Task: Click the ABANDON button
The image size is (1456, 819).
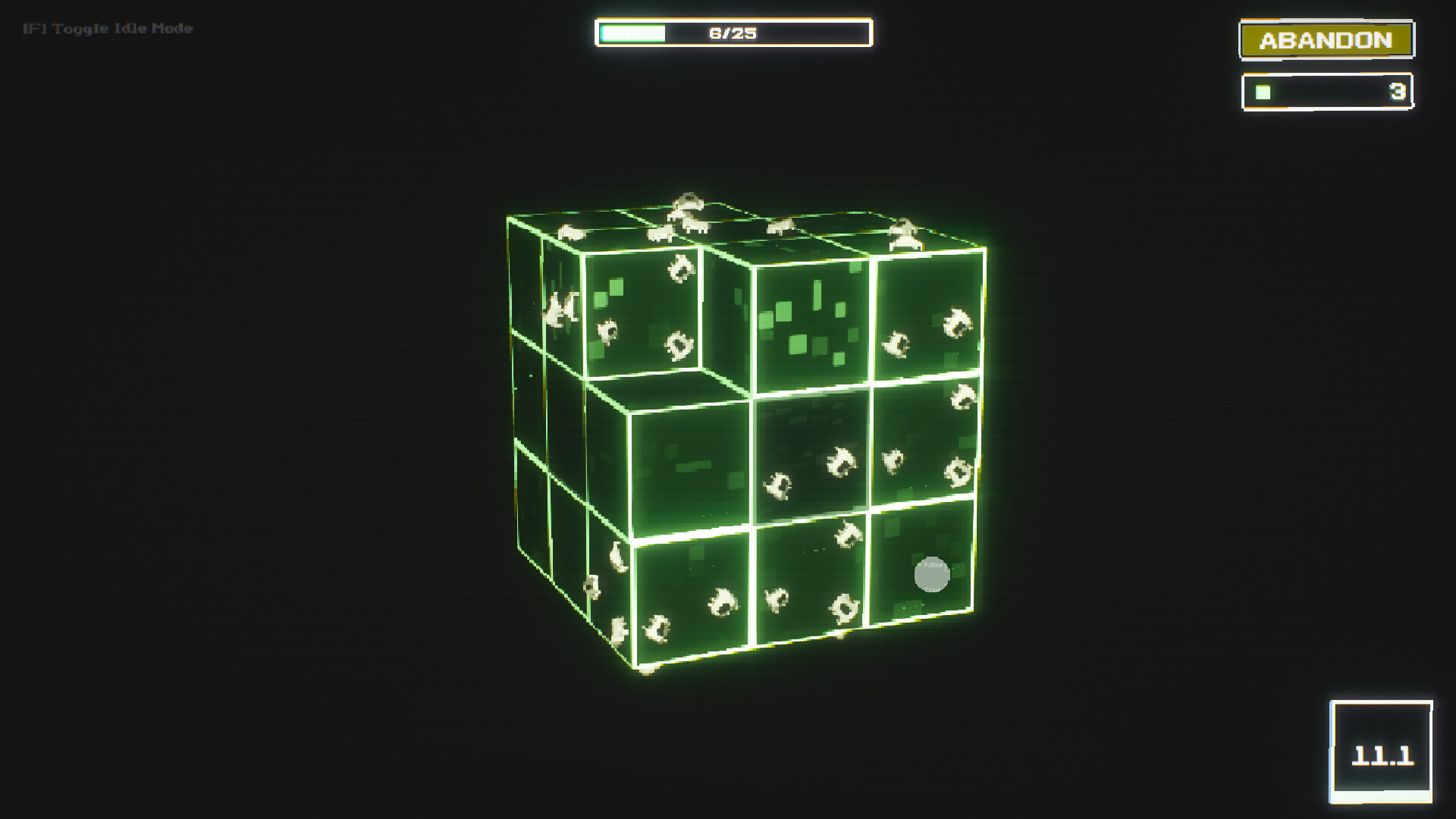Action: click(1326, 39)
